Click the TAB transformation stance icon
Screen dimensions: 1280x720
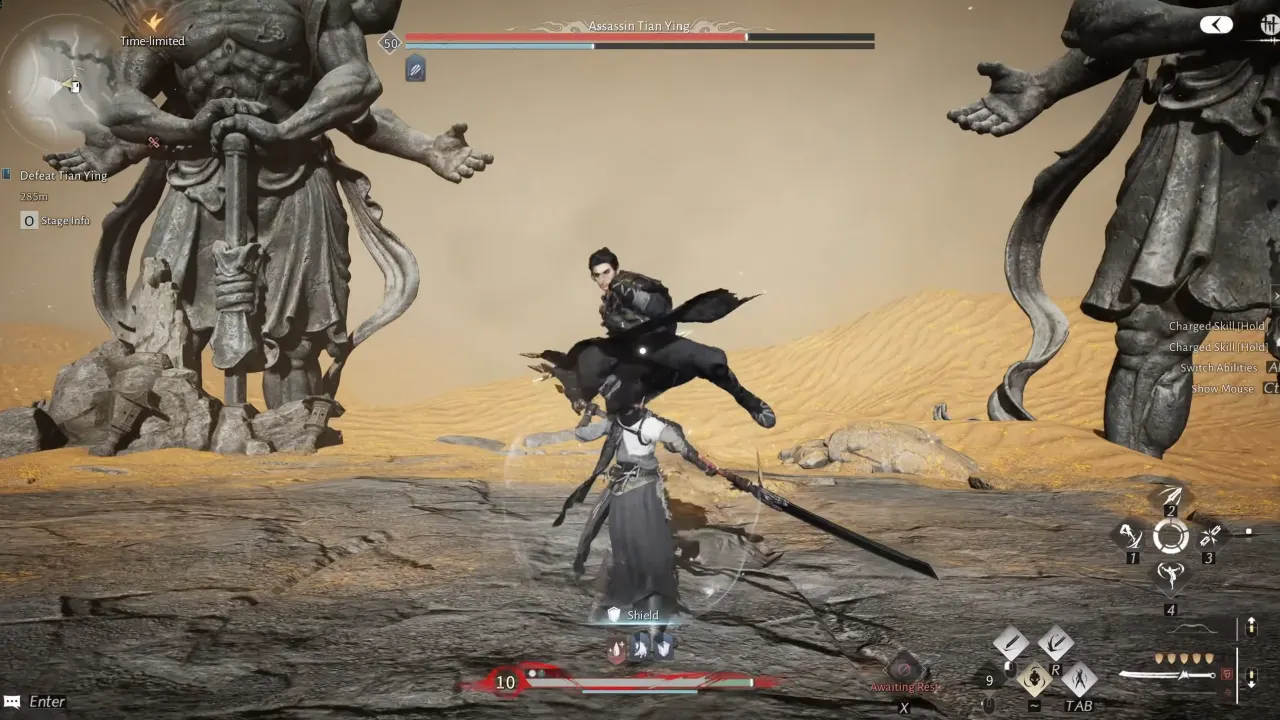point(1080,680)
